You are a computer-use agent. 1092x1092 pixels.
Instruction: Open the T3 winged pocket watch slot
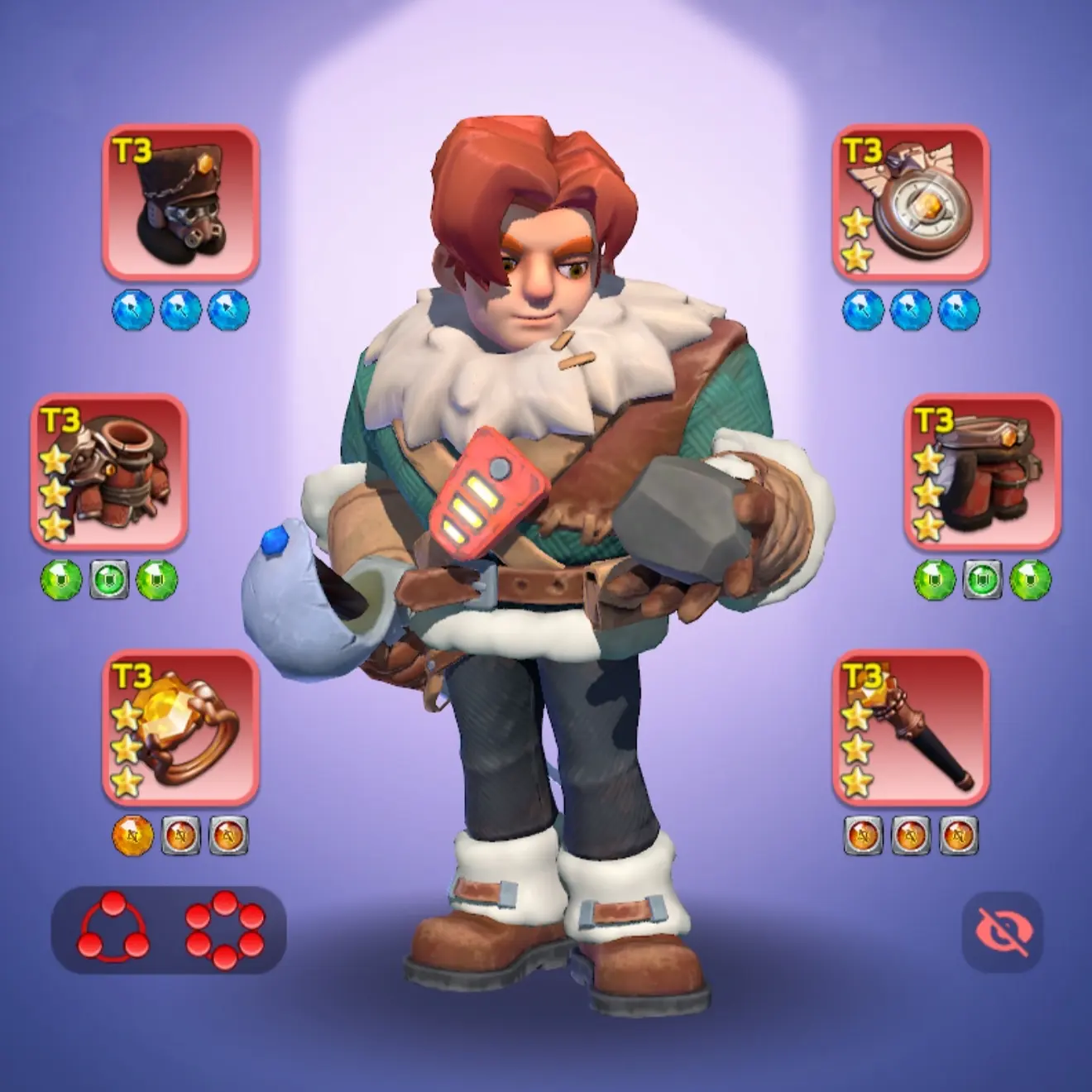(x=911, y=202)
